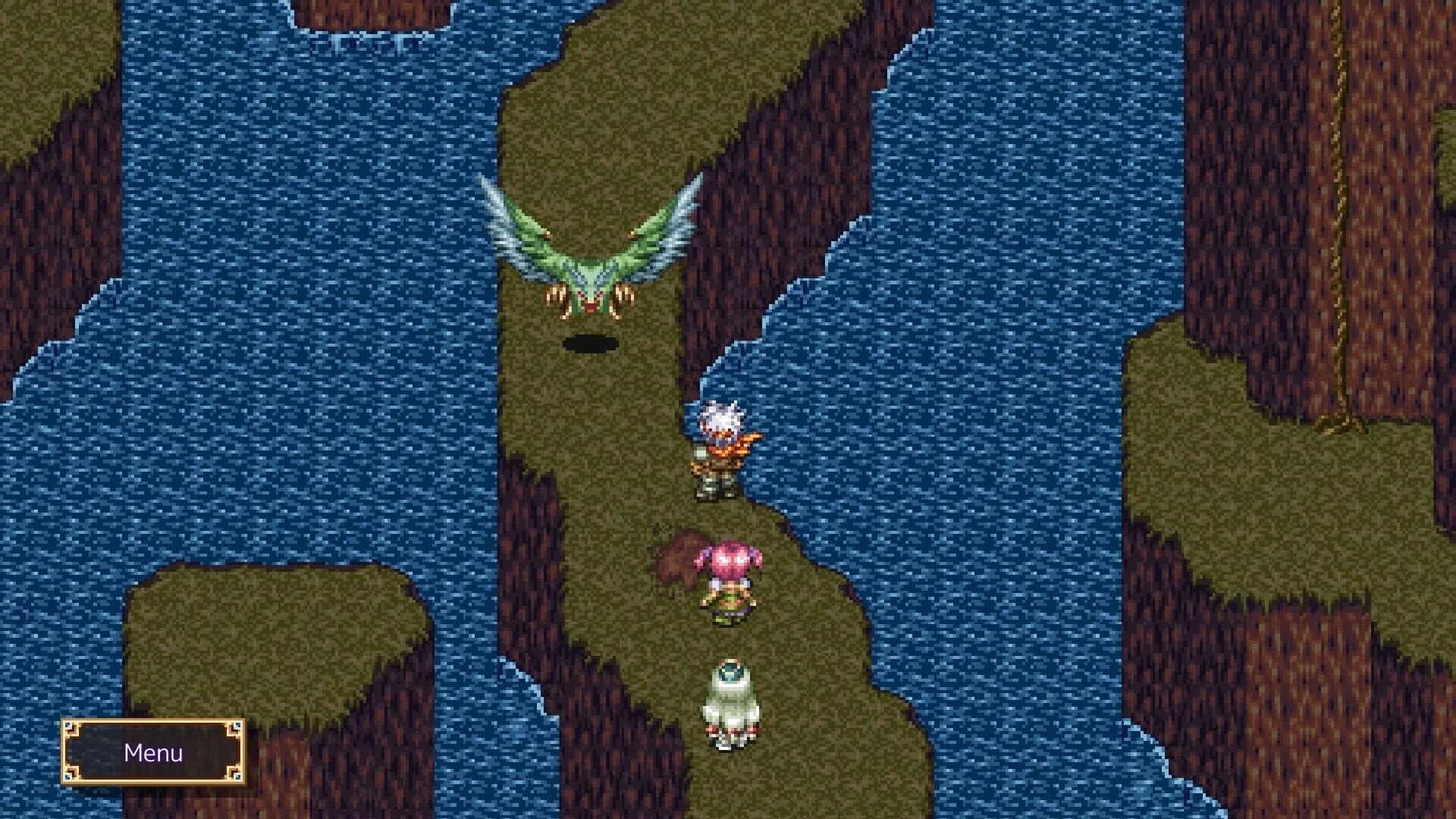Click the narrow grass path between the characters
This screenshot has height=819, width=1456.
click(x=720, y=516)
